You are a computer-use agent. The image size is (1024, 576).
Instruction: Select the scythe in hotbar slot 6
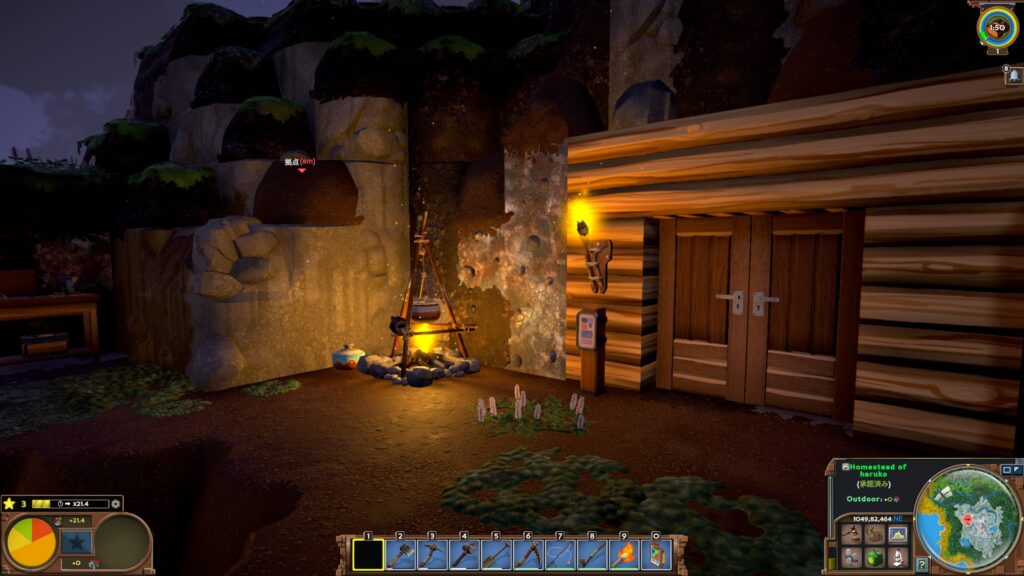(x=528, y=554)
